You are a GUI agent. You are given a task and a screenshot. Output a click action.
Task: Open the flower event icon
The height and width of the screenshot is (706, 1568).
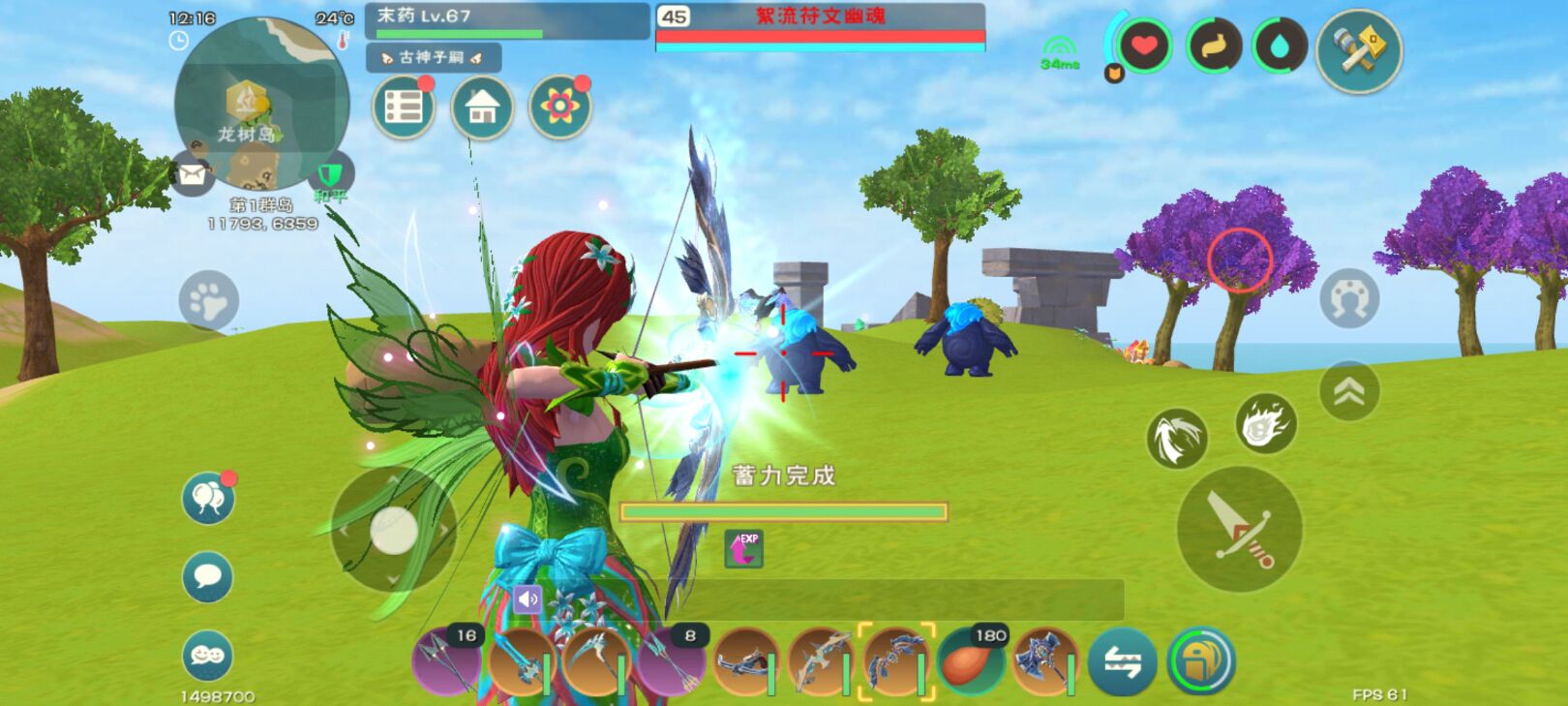pyautogui.click(x=559, y=107)
